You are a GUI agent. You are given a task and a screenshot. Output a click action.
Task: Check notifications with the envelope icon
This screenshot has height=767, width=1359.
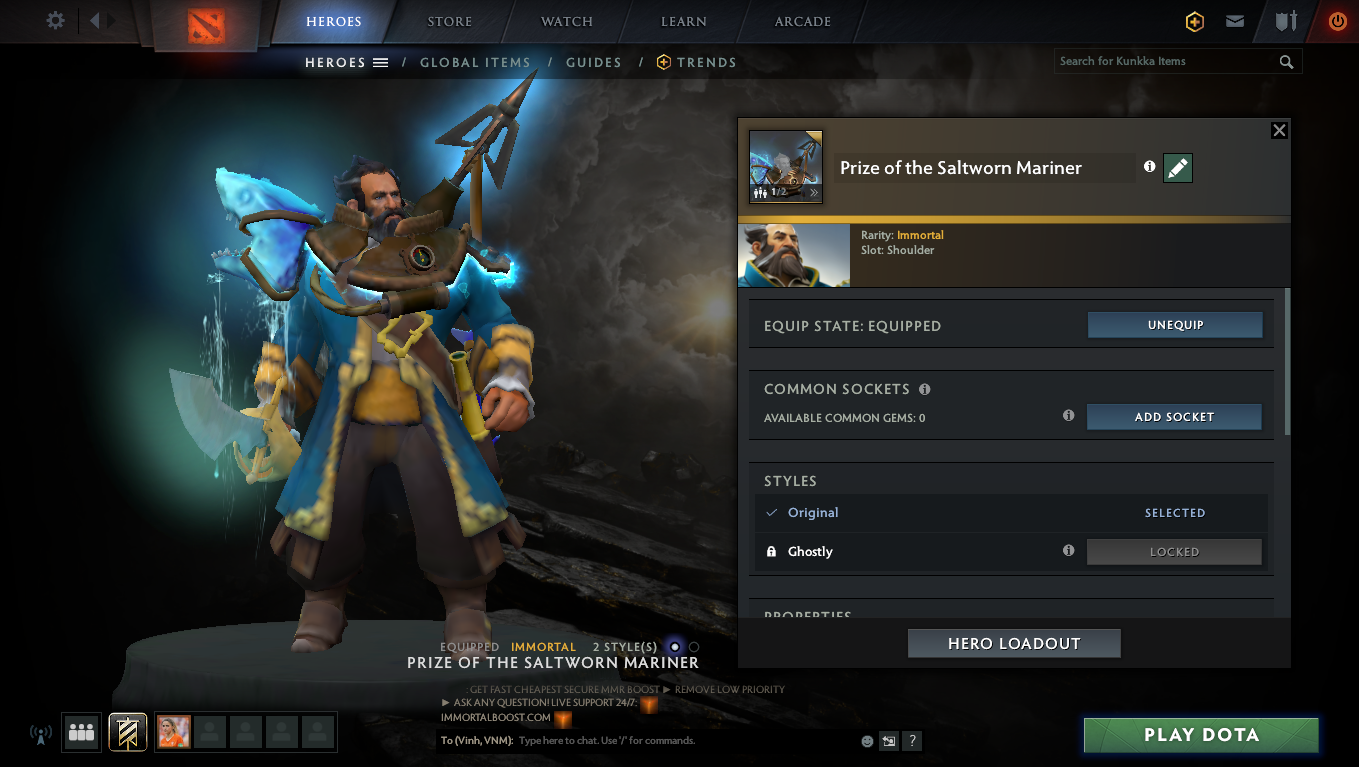(x=1234, y=21)
